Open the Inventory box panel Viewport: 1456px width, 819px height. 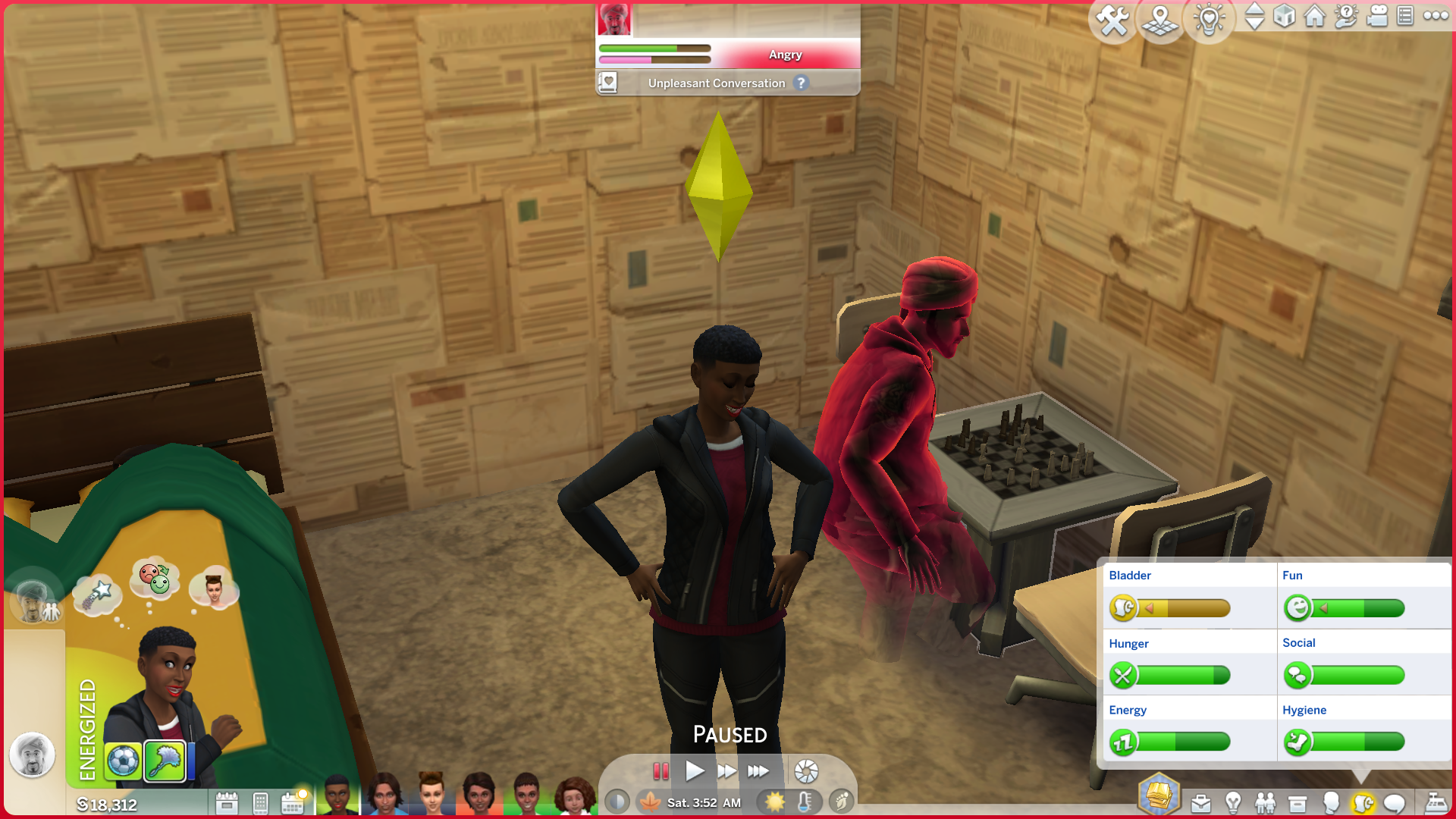pos(1298,803)
